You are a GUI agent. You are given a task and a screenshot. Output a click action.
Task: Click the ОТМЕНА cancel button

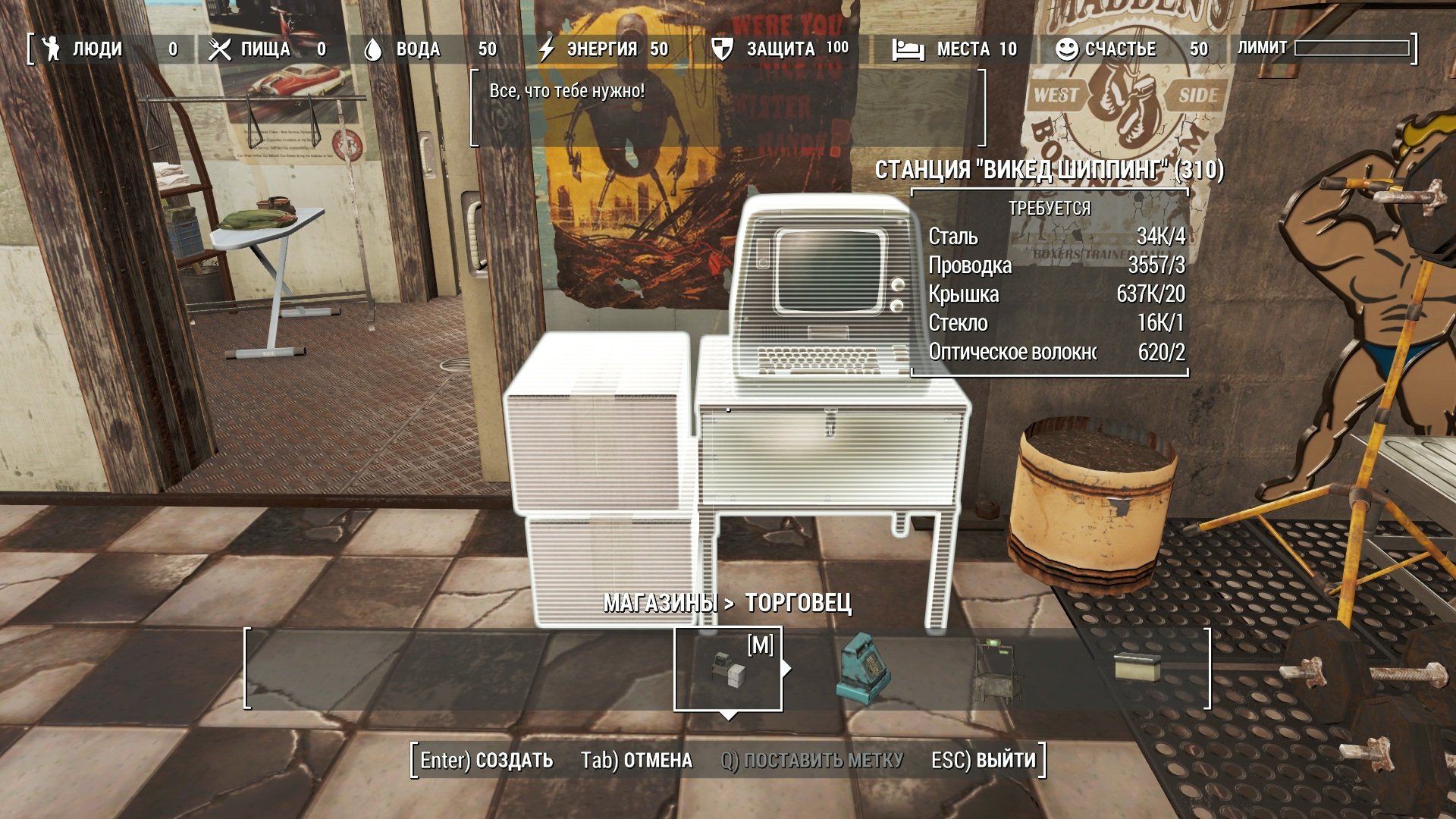tap(636, 760)
